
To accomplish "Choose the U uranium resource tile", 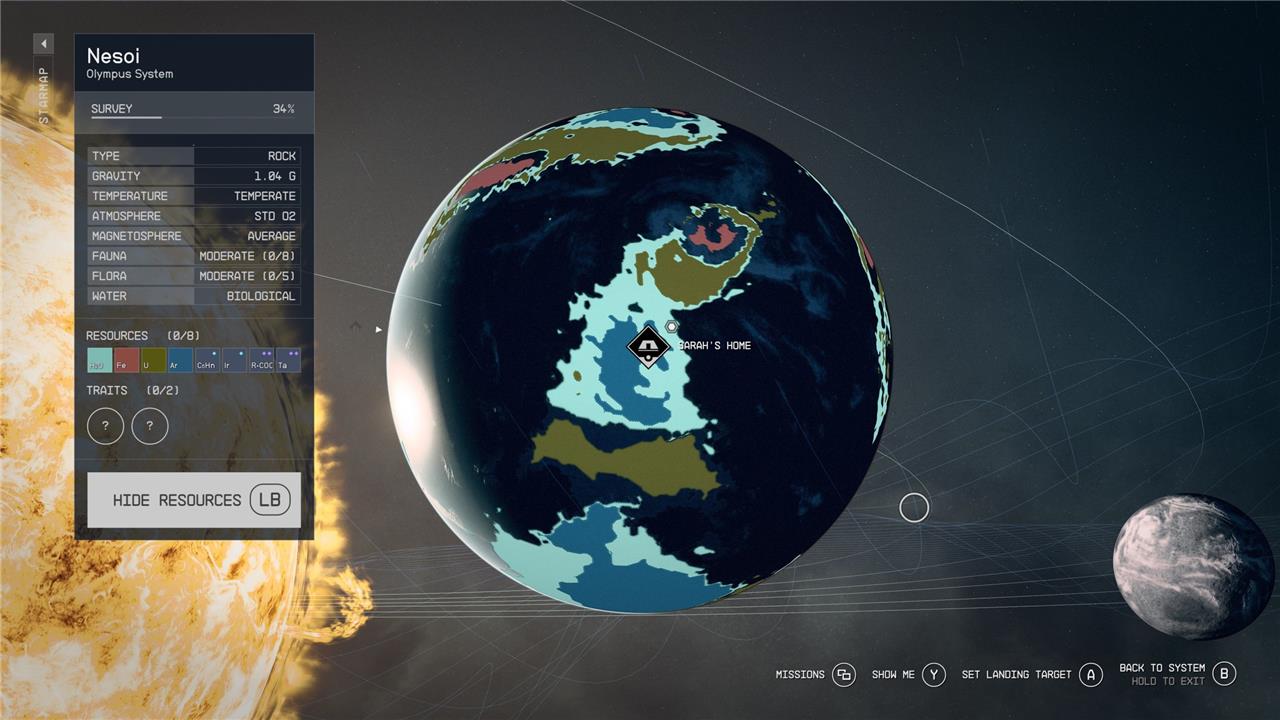I will click(153, 360).
